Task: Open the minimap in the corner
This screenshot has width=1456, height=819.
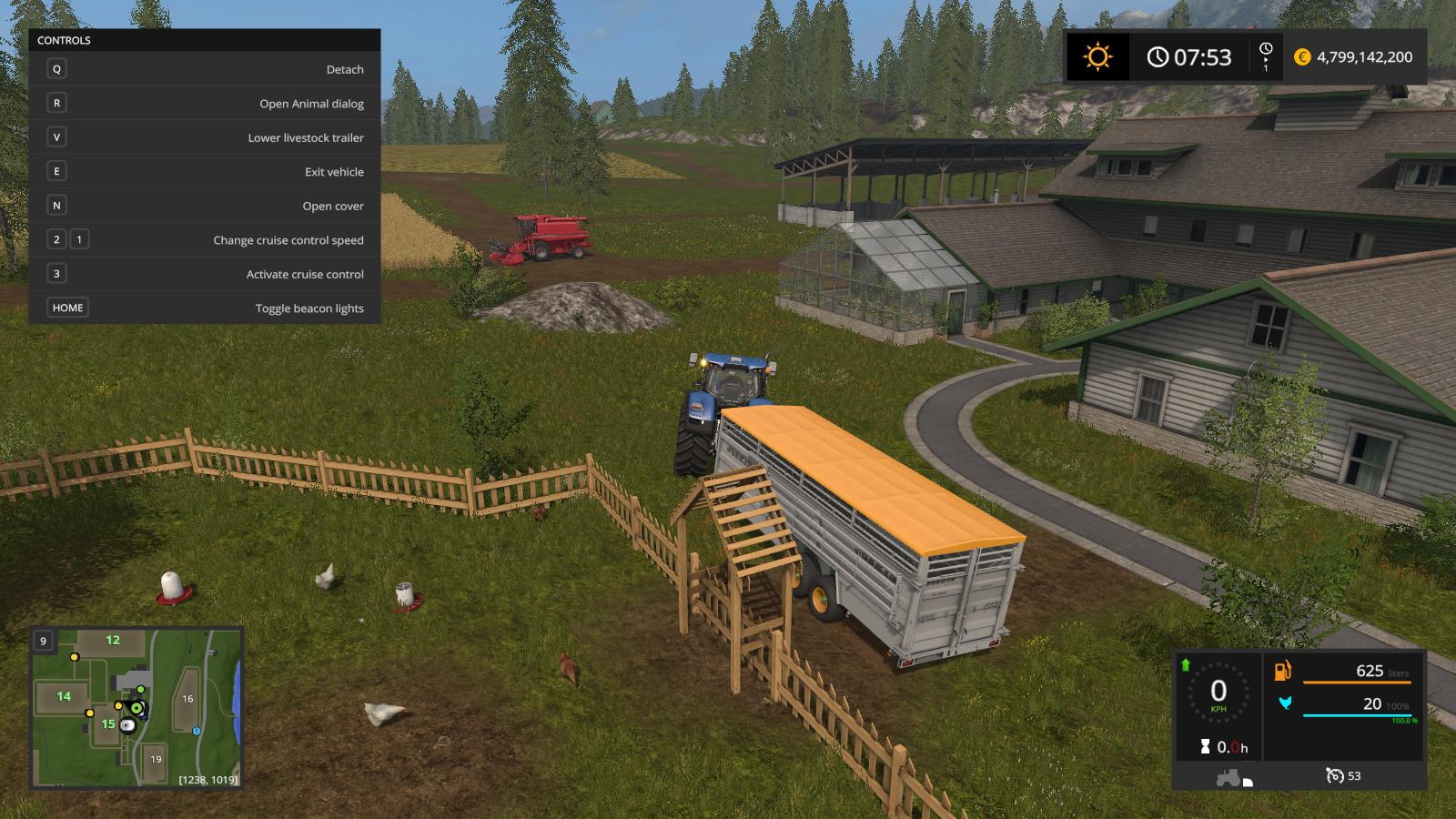Action: 137,707
